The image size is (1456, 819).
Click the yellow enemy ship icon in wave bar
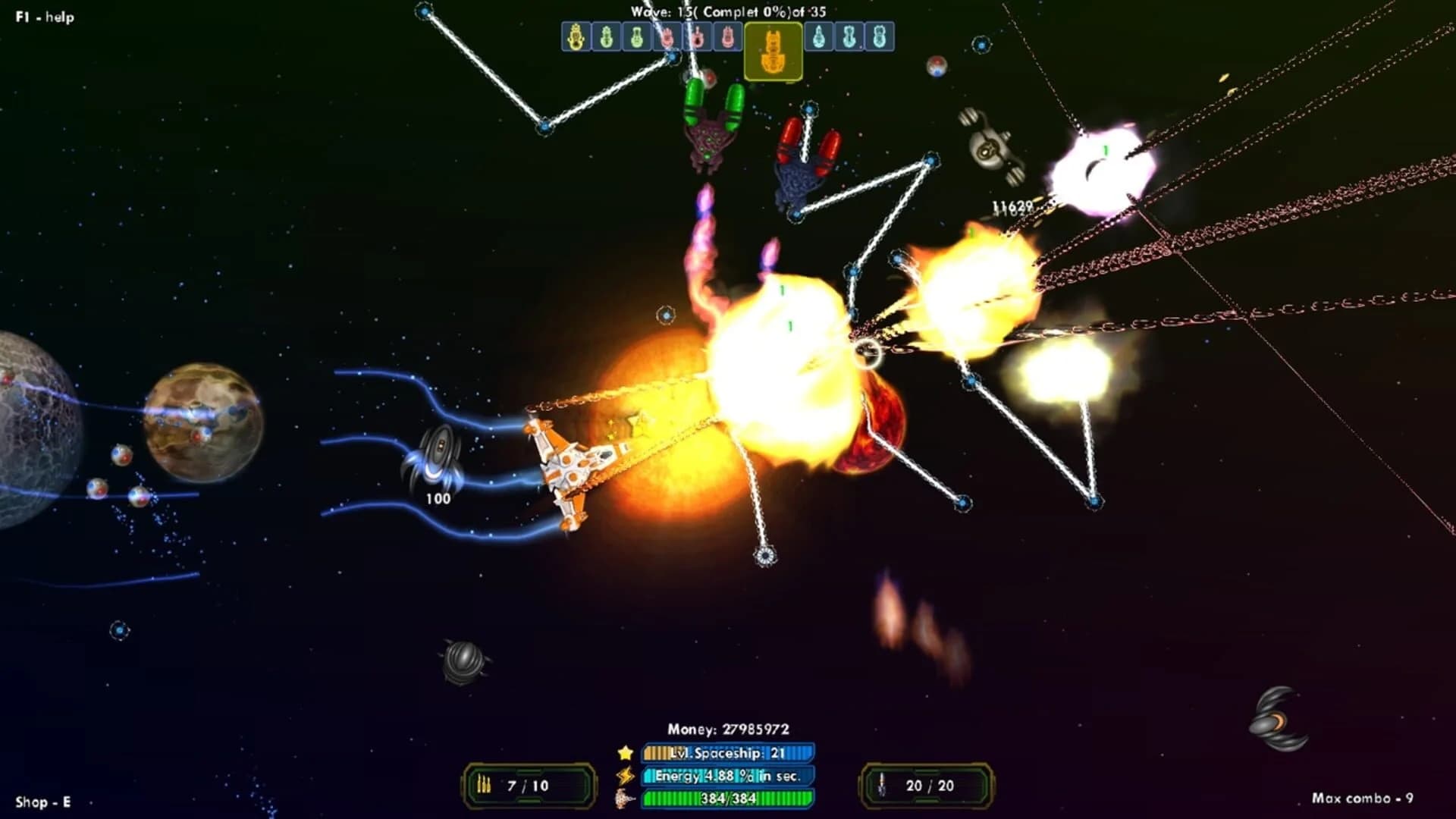576,36
